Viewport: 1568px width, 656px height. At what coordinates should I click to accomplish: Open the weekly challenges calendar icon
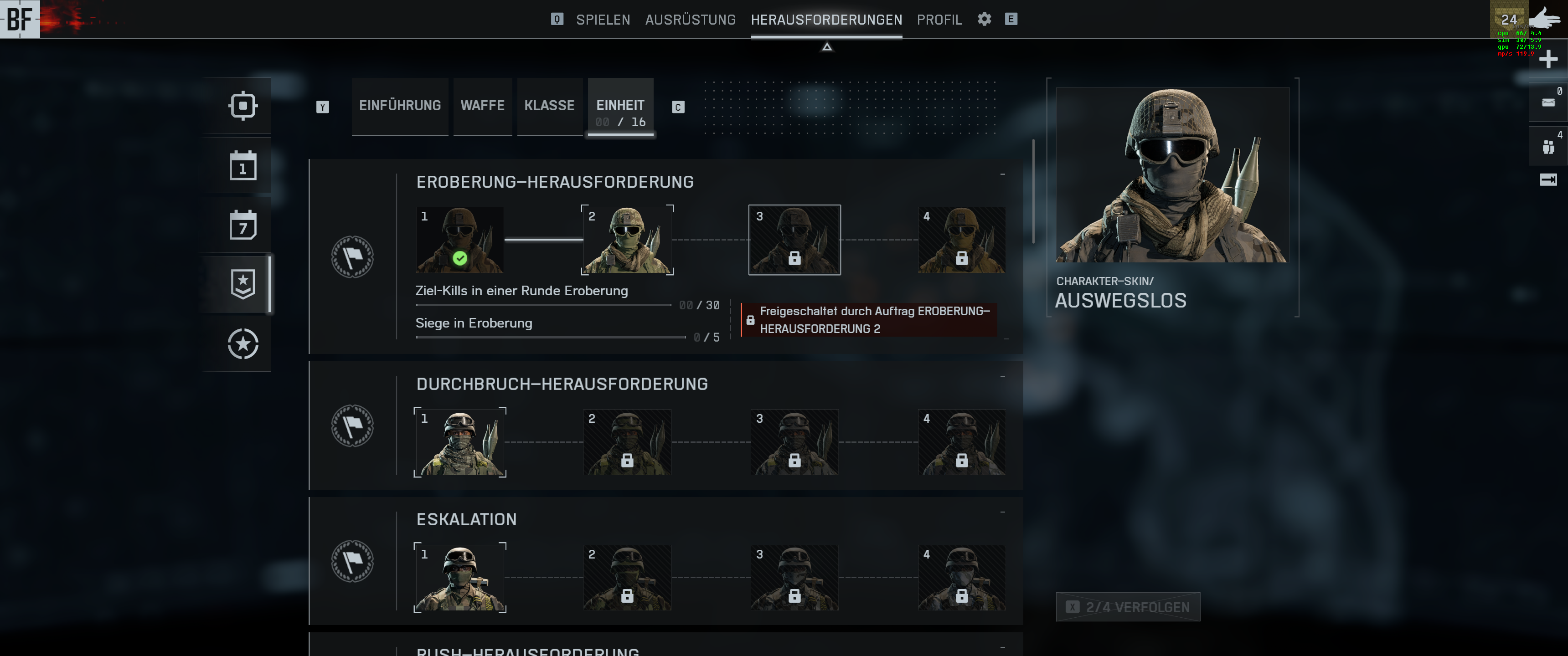(243, 225)
